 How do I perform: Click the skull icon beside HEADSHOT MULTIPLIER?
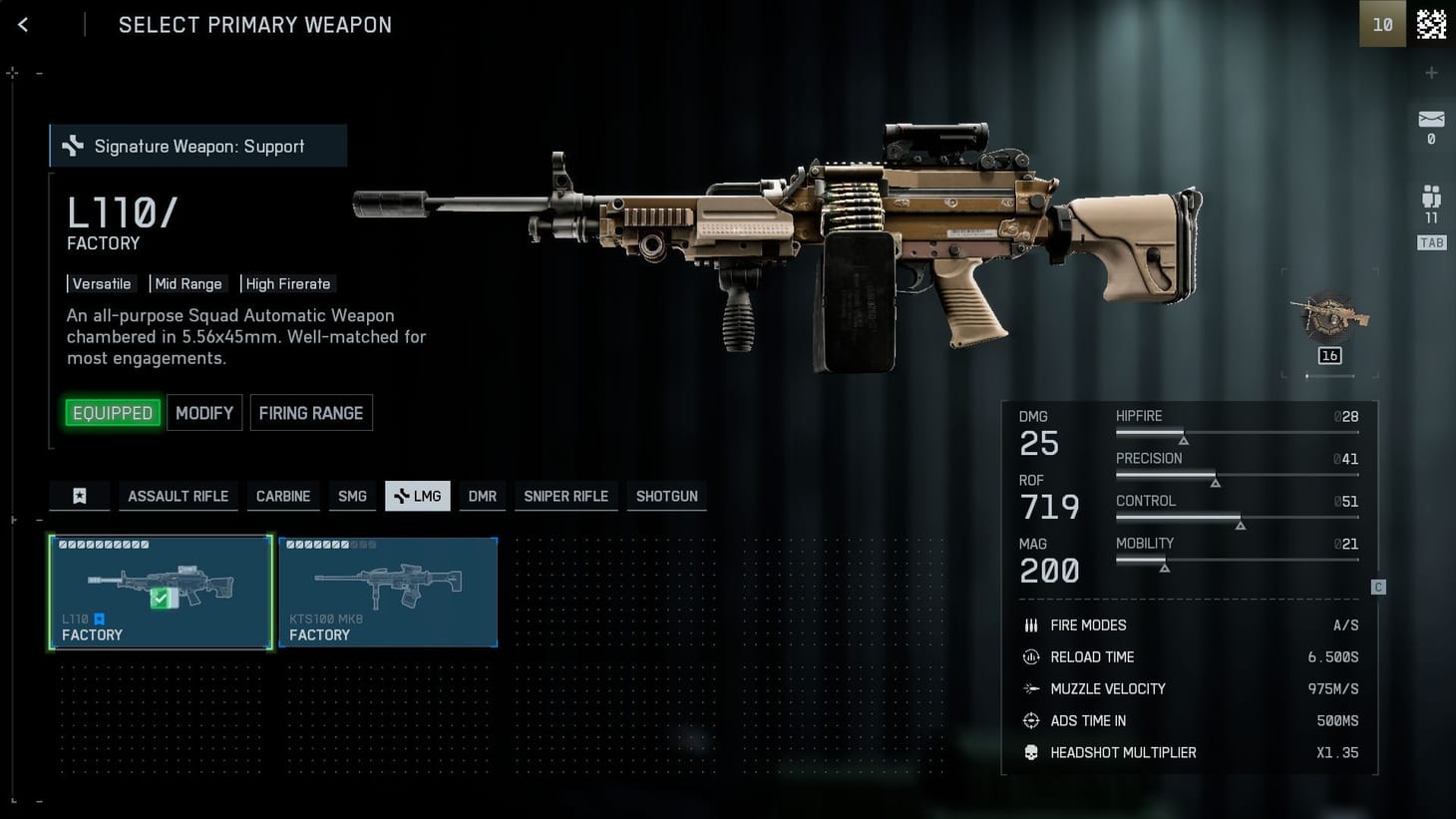tap(1031, 752)
